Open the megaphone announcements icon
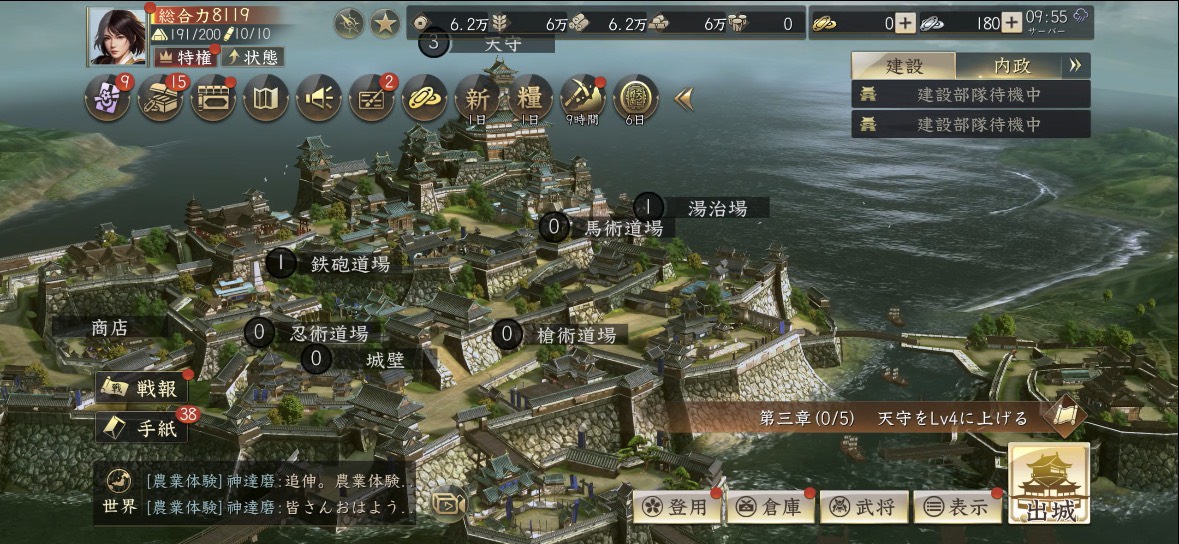This screenshot has height=544, width=1179. (319, 99)
